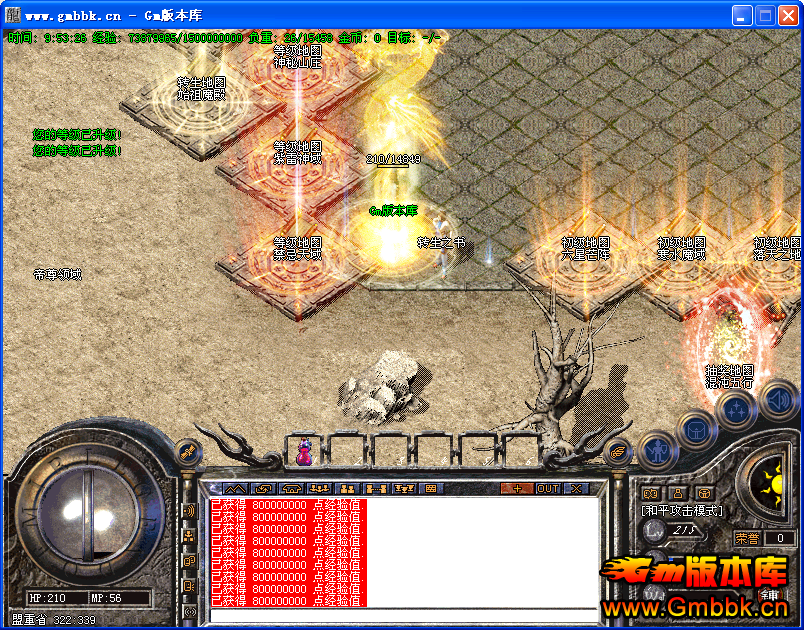Click the winged icon right of belt
Image resolution: width=804 pixels, height=630 pixels.
(x=619, y=452)
